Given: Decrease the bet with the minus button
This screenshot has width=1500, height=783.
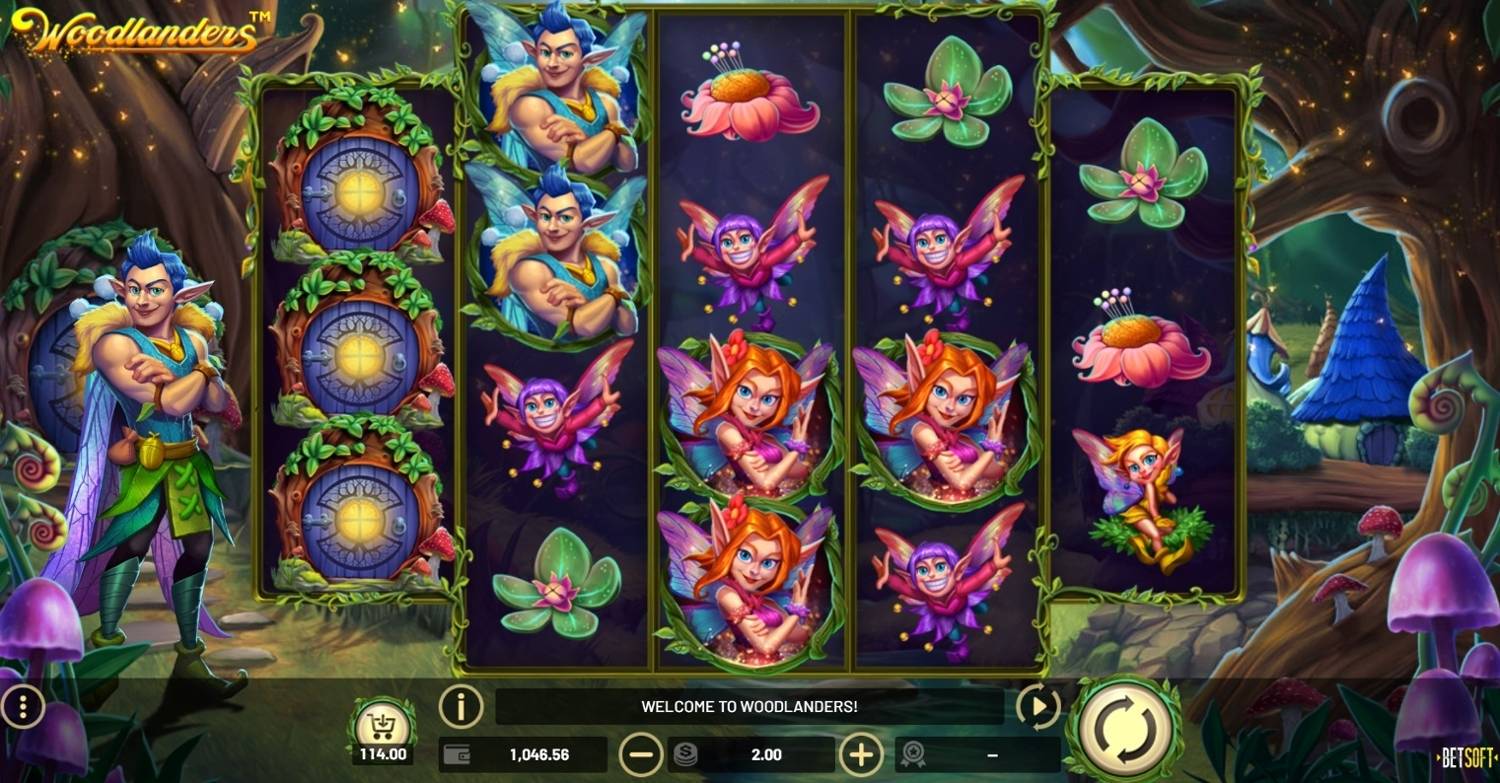Looking at the screenshot, I should [640, 754].
